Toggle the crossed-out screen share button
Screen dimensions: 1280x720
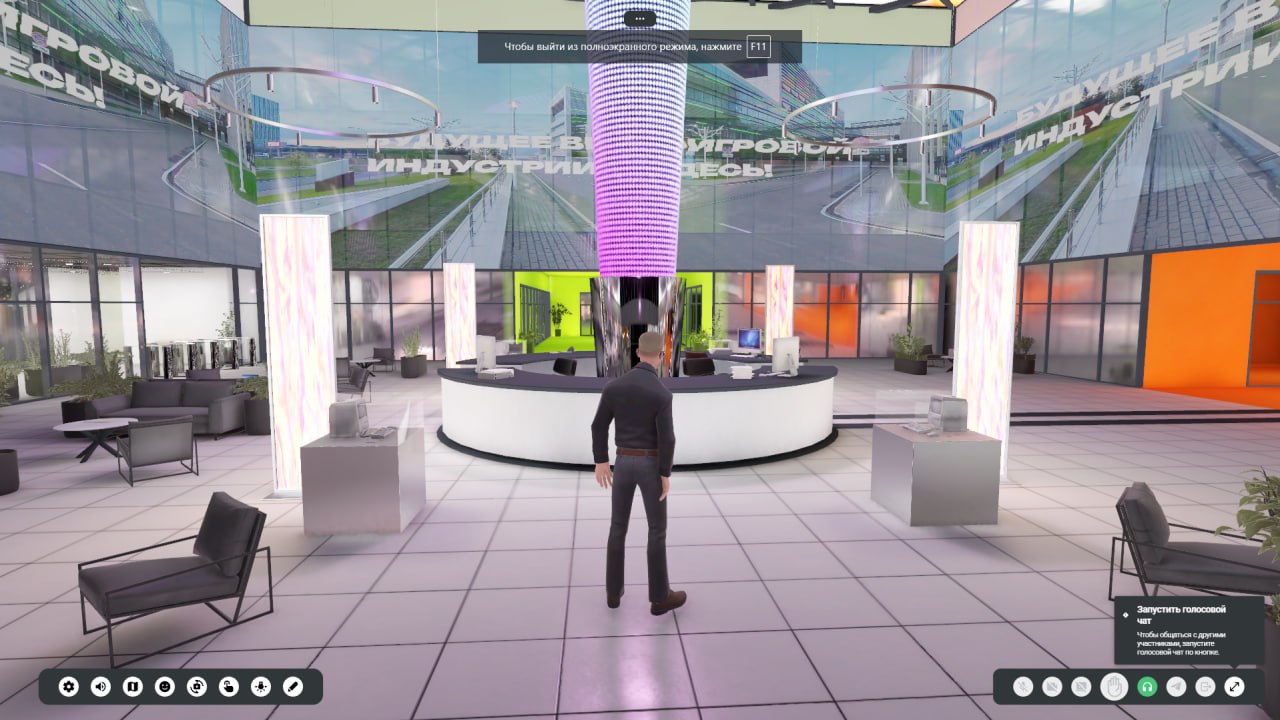1081,687
